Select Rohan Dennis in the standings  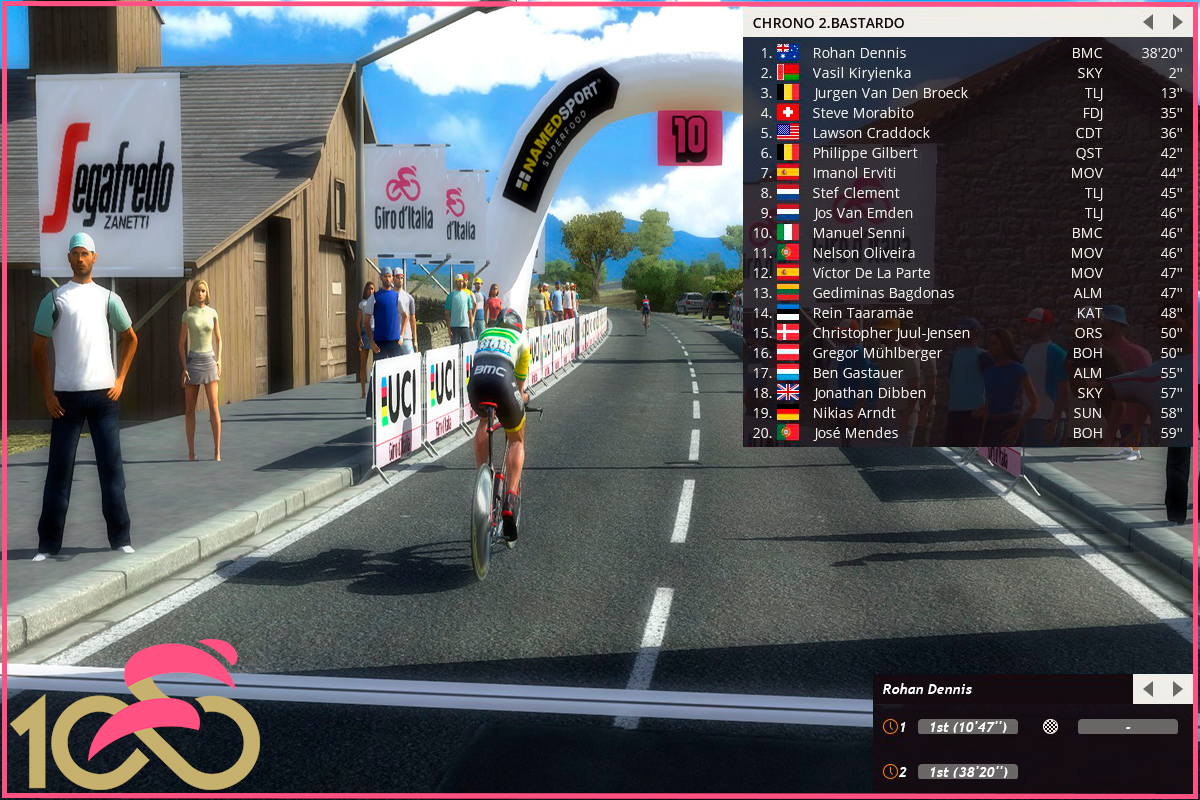pos(859,53)
